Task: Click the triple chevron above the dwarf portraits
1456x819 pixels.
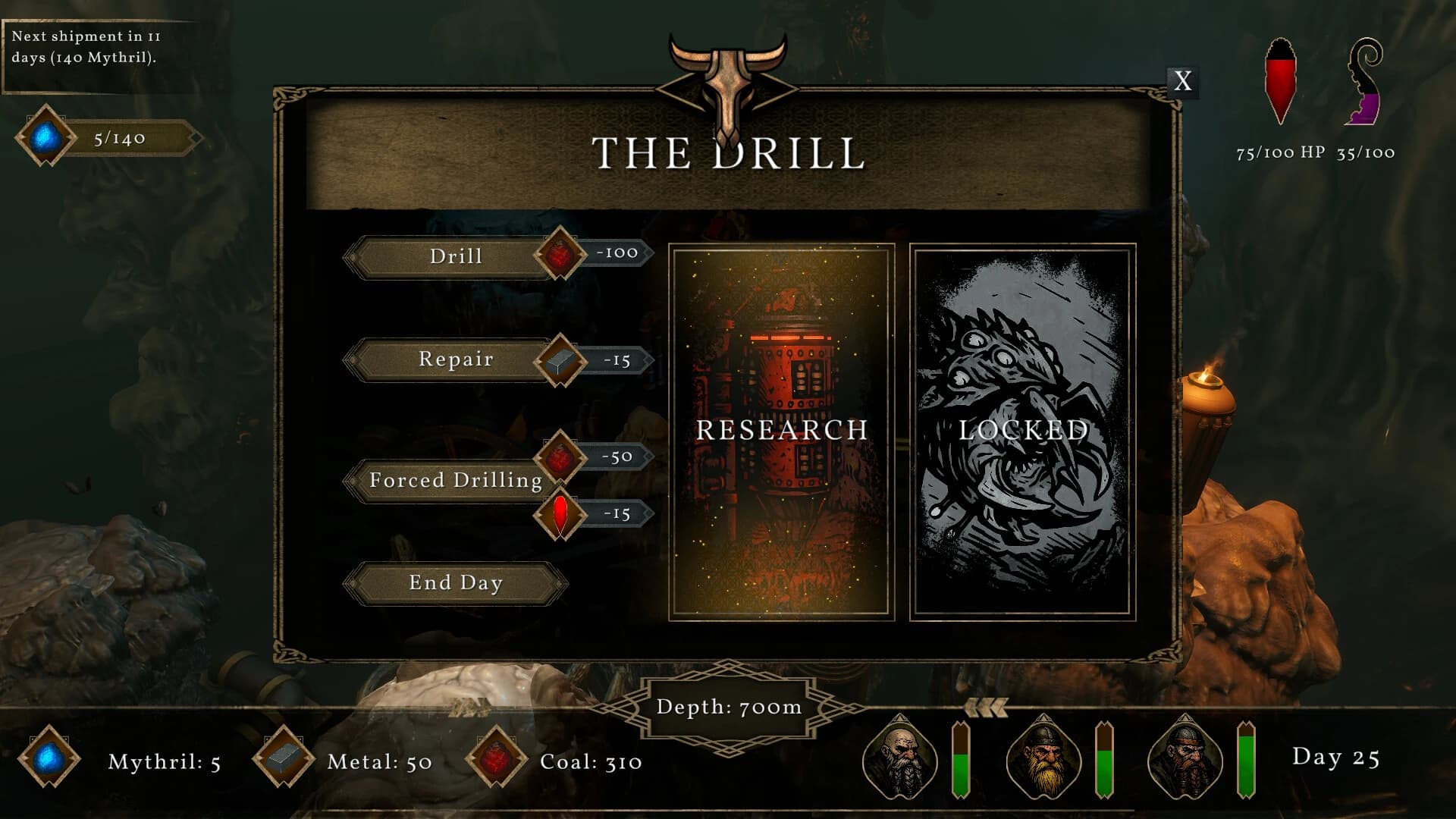Action: pos(986,707)
